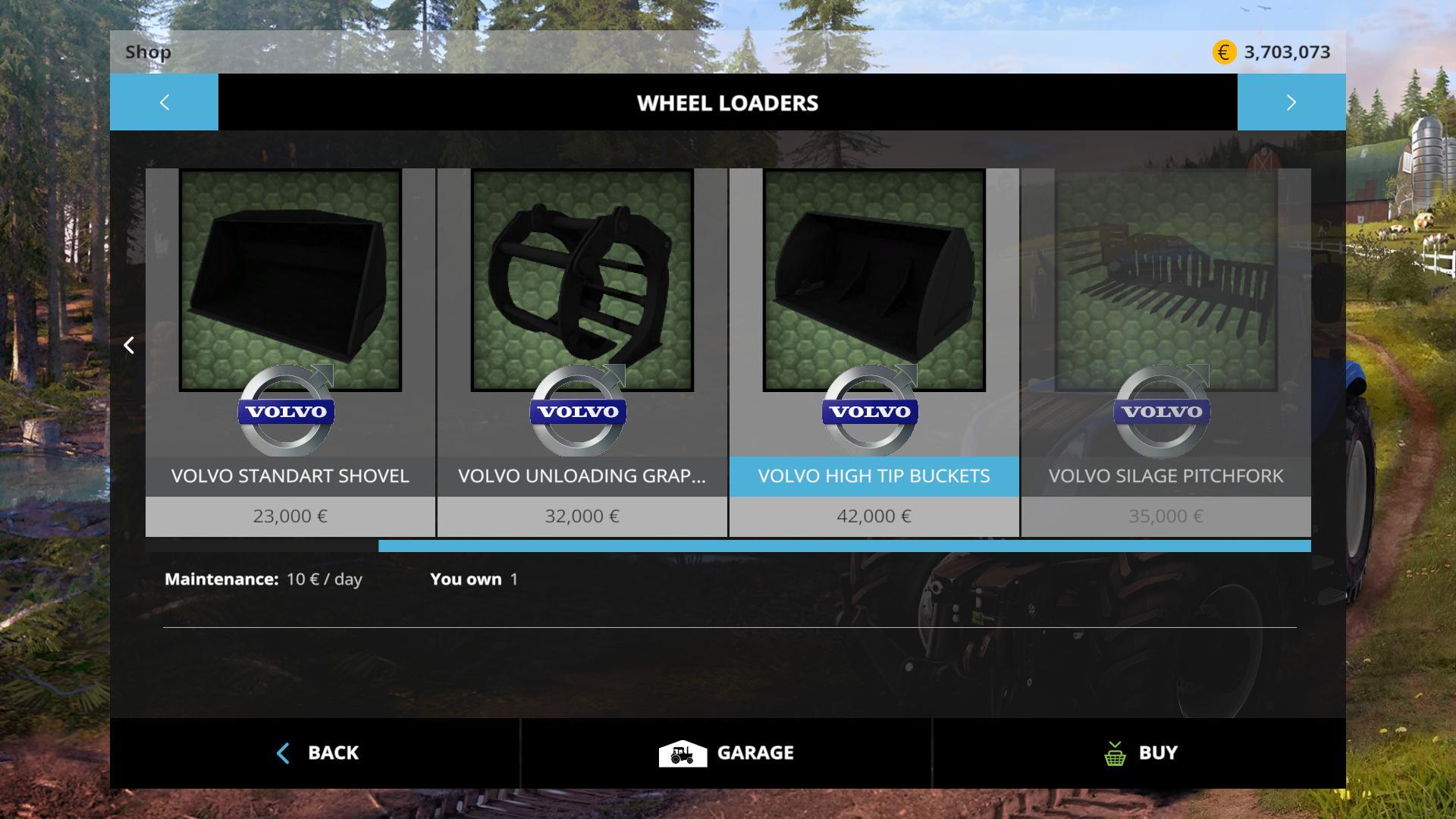Buy the selected item
This screenshot has width=1456, height=819.
click(x=1140, y=753)
